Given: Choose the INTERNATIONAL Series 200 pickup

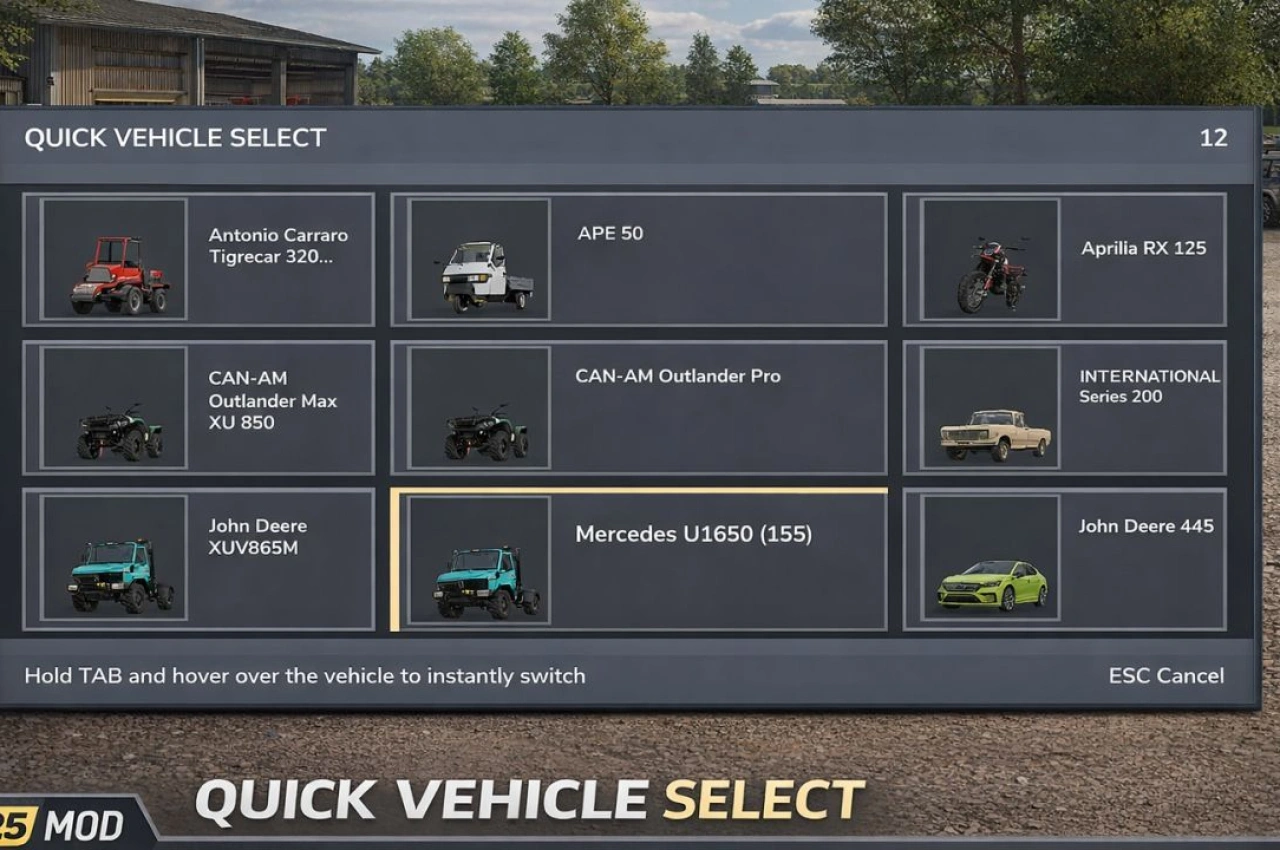Looking at the screenshot, I should click(1064, 407).
